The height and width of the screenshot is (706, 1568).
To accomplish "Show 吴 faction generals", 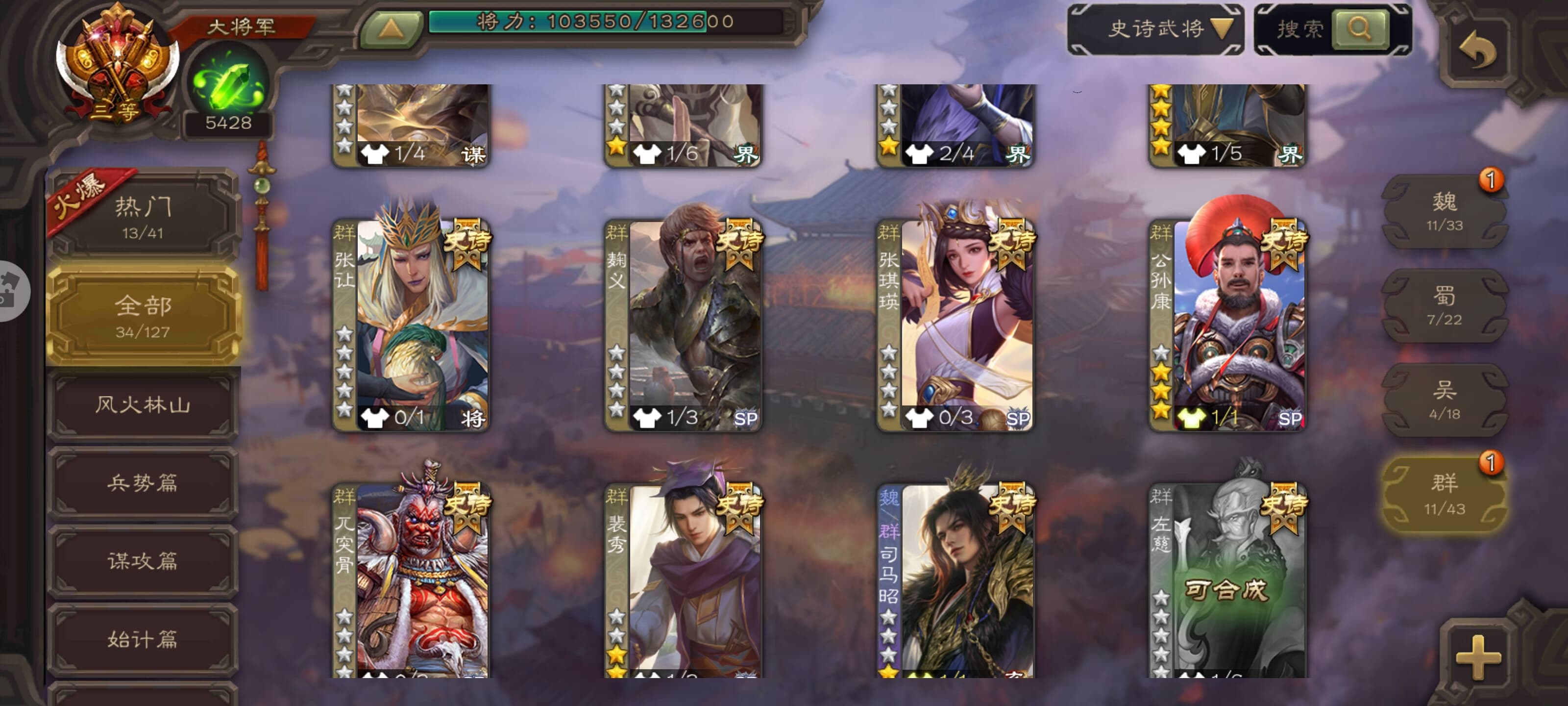I will pyautogui.click(x=1444, y=400).
